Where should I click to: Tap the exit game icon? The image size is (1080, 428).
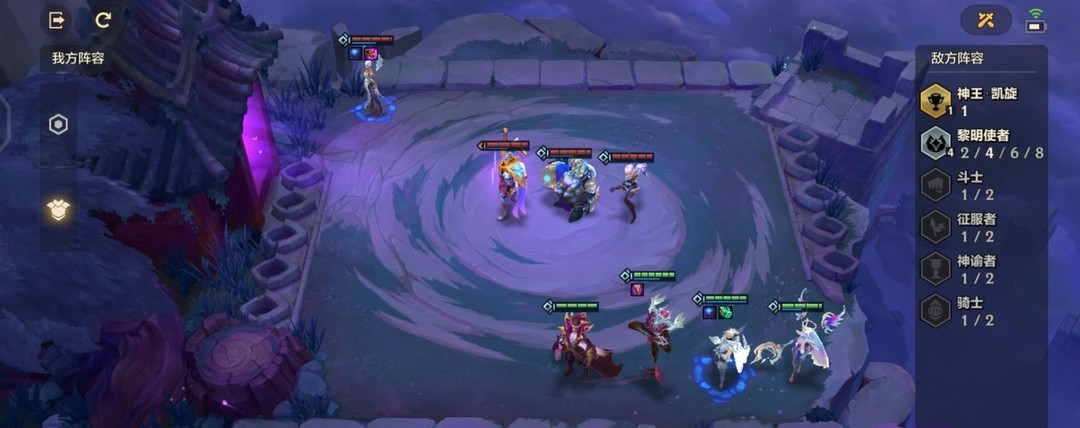(x=57, y=19)
